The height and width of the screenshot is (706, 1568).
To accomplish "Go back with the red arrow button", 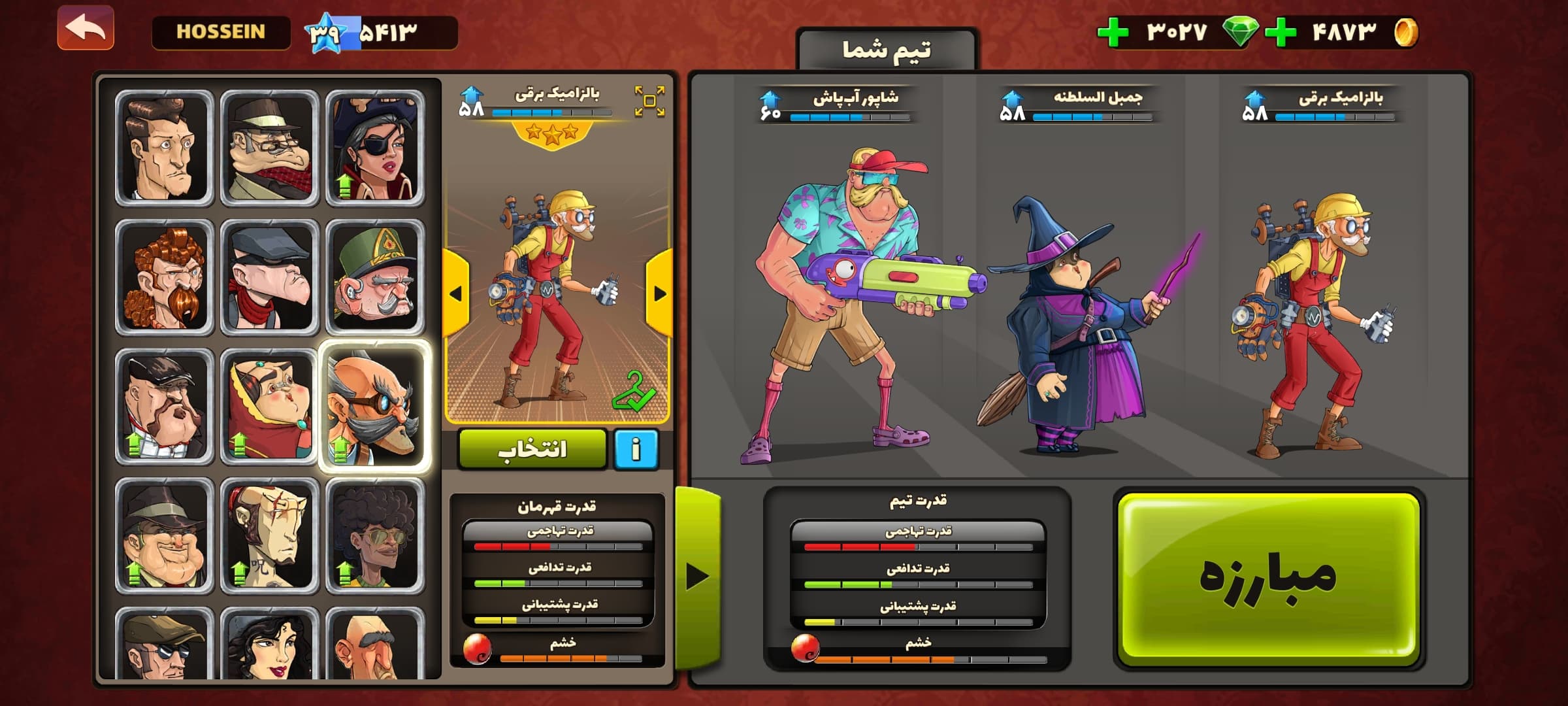I will coord(86,28).
